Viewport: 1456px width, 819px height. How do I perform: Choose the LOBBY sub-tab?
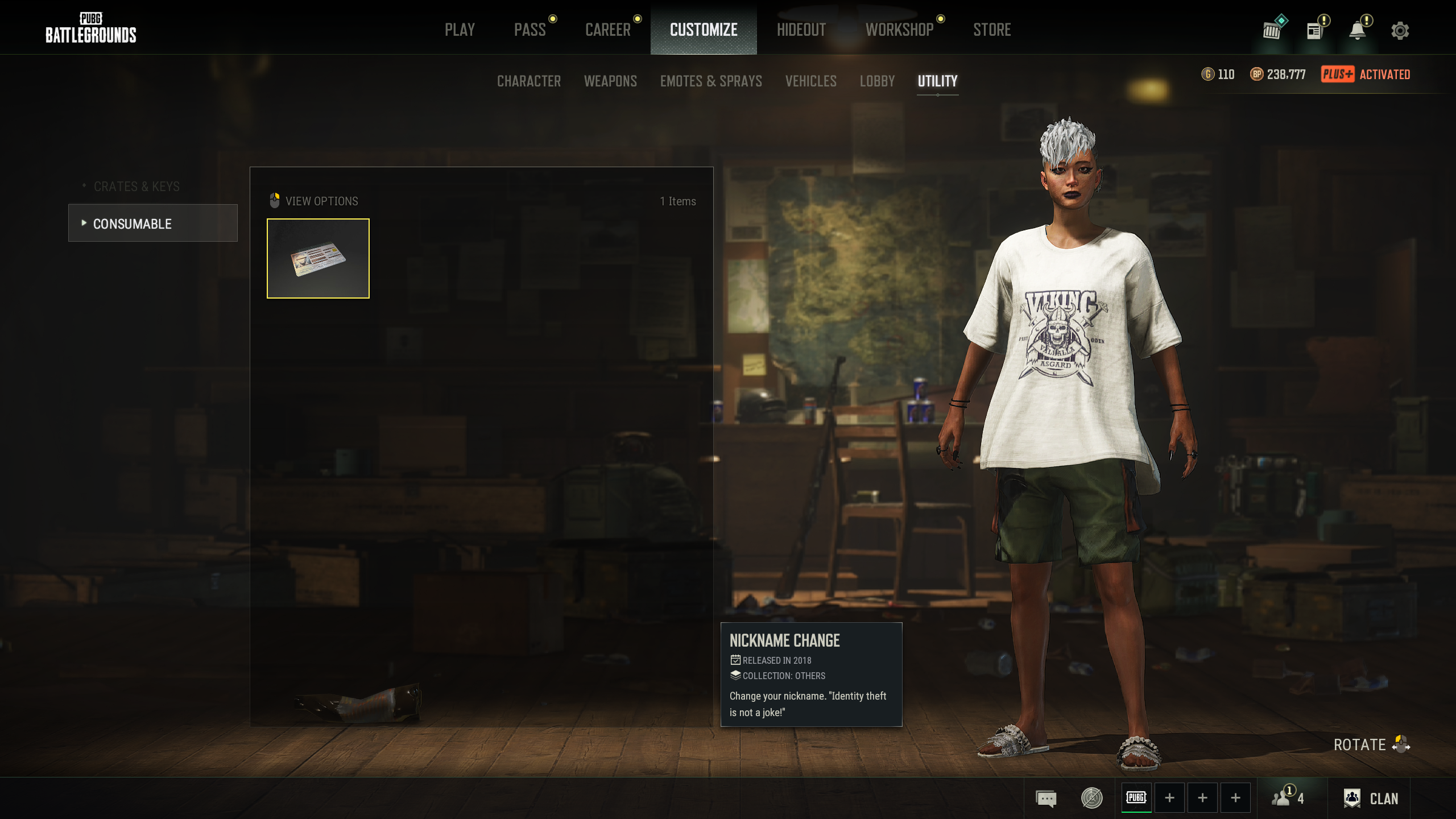[877, 81]
